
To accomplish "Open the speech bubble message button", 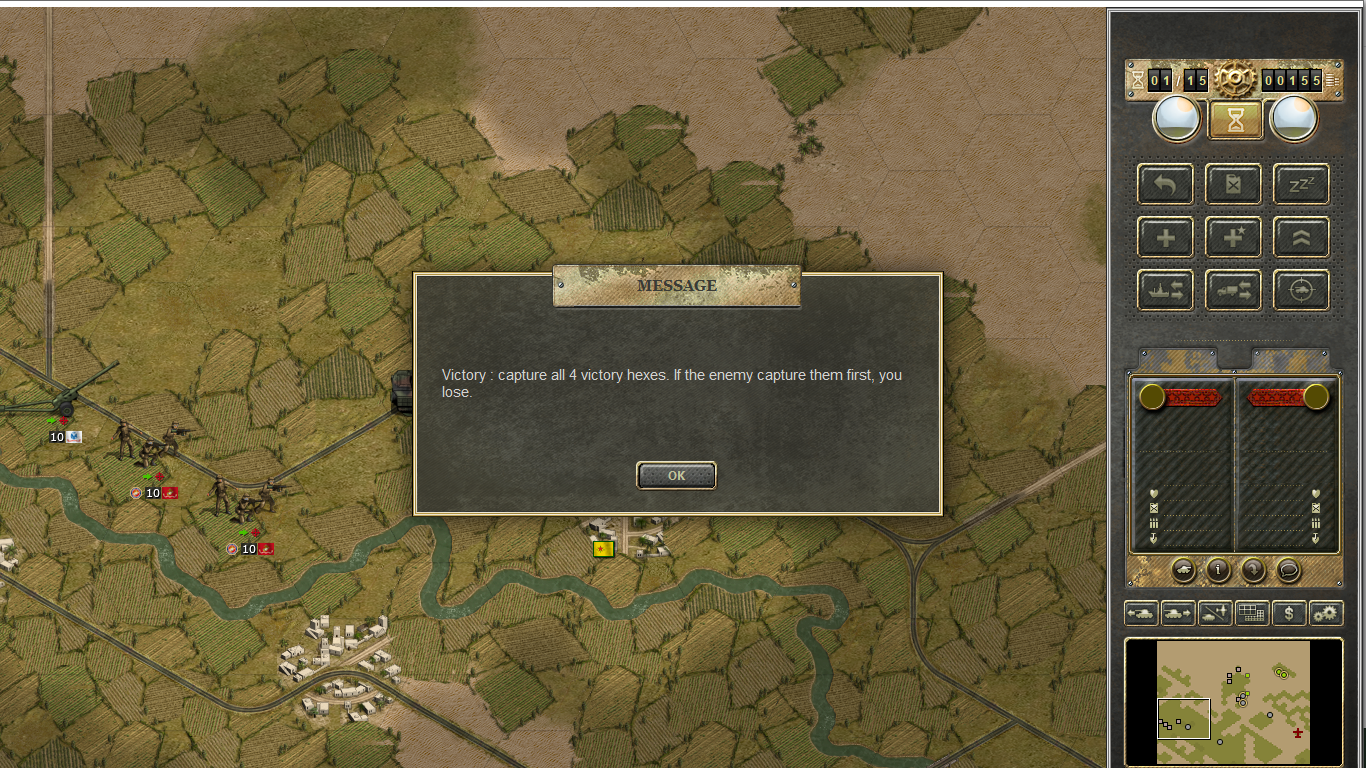I will pyautogui.click(x=1289, y=570).
